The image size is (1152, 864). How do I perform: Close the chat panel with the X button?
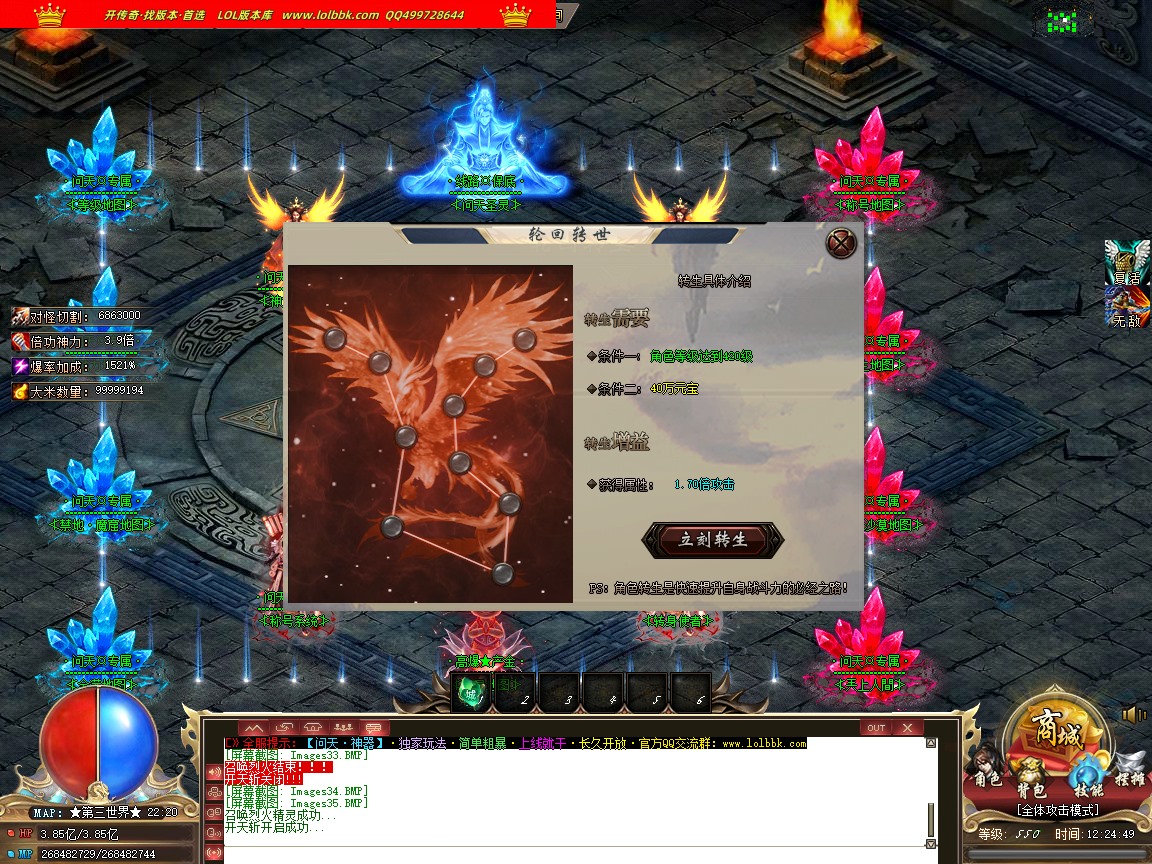coord(907,728)
